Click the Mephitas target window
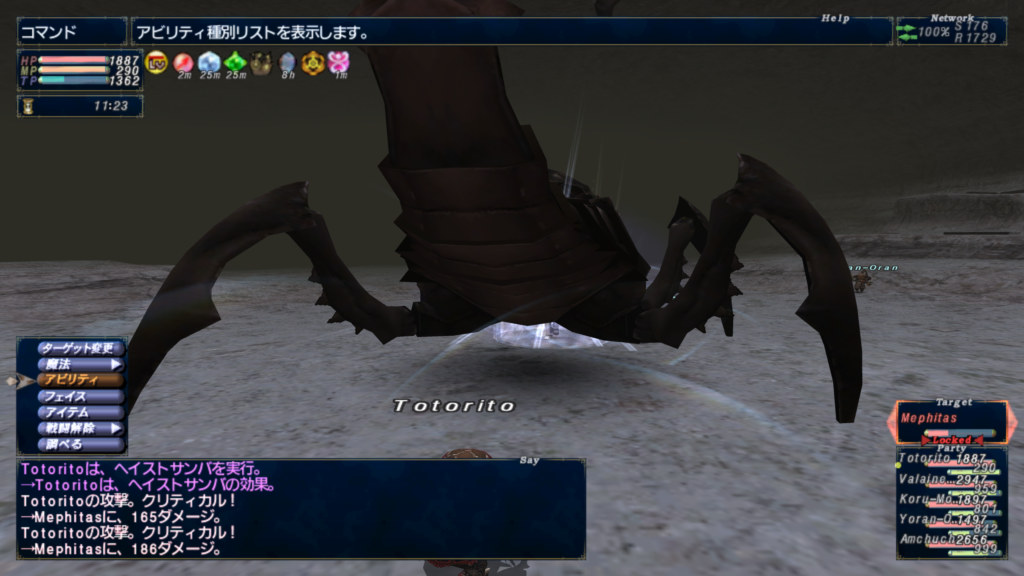 coord(950,420)
